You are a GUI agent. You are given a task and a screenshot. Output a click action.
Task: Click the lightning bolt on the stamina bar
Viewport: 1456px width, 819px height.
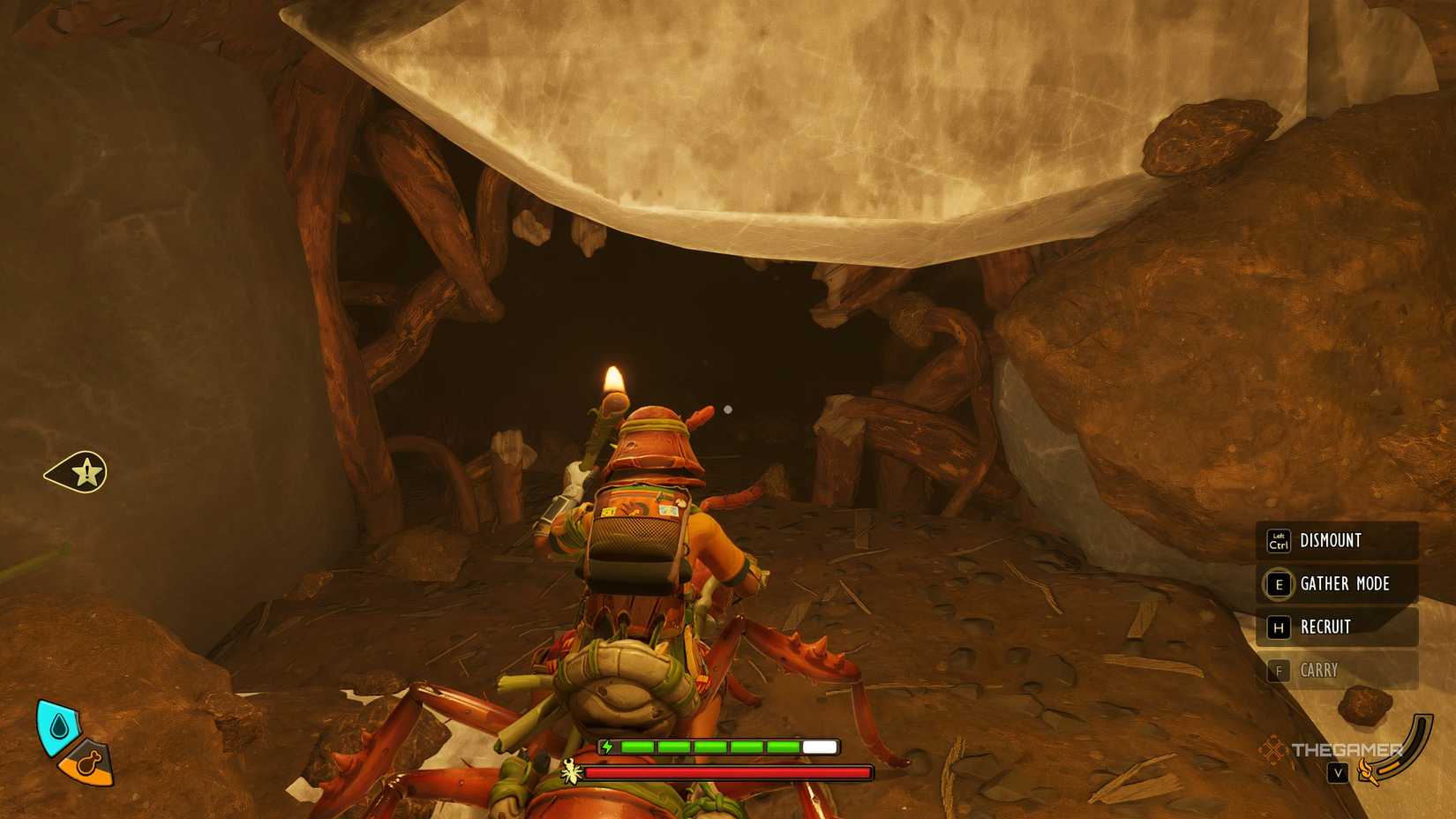coord(607,748)
